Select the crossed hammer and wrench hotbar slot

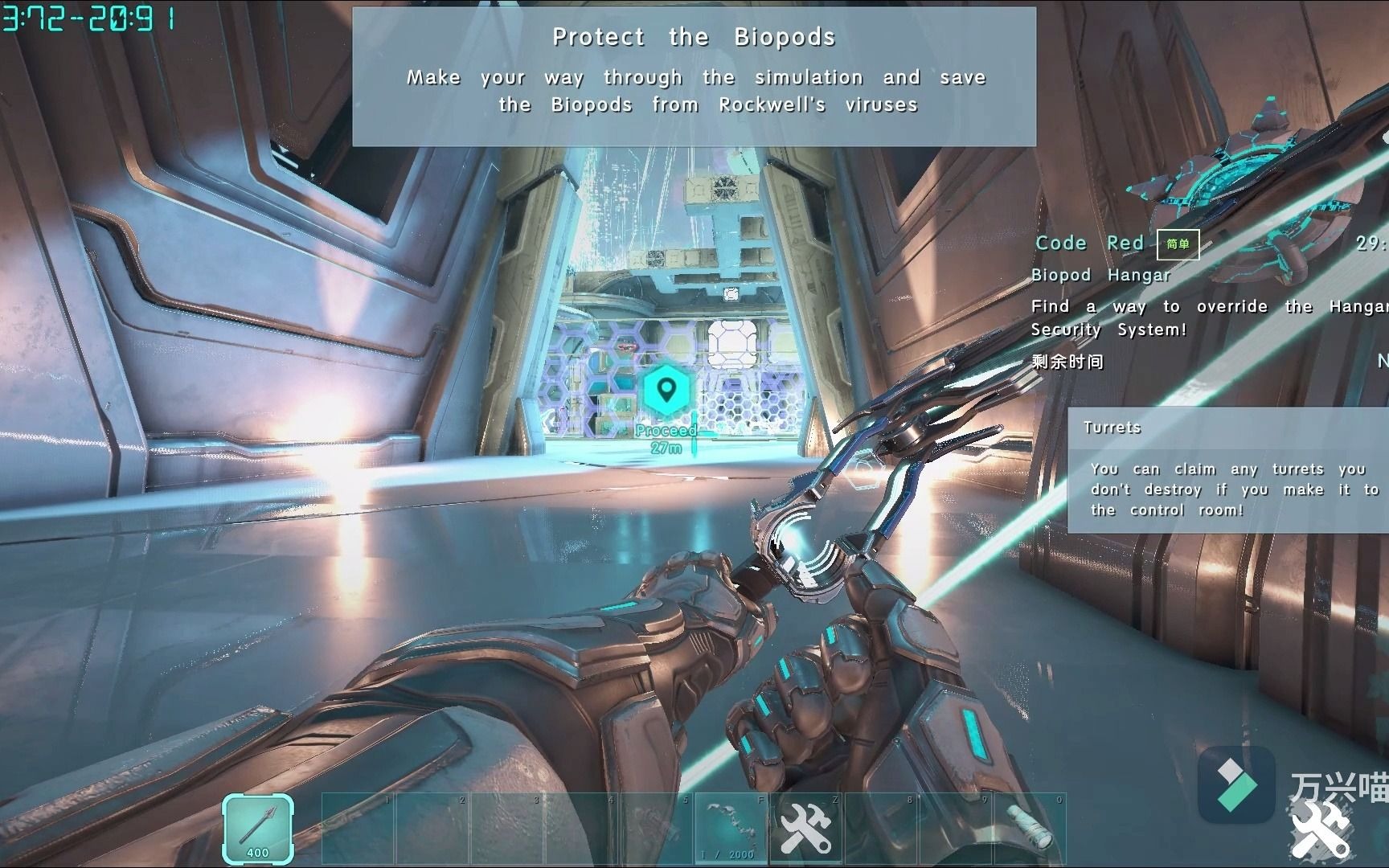coord(805,829)
